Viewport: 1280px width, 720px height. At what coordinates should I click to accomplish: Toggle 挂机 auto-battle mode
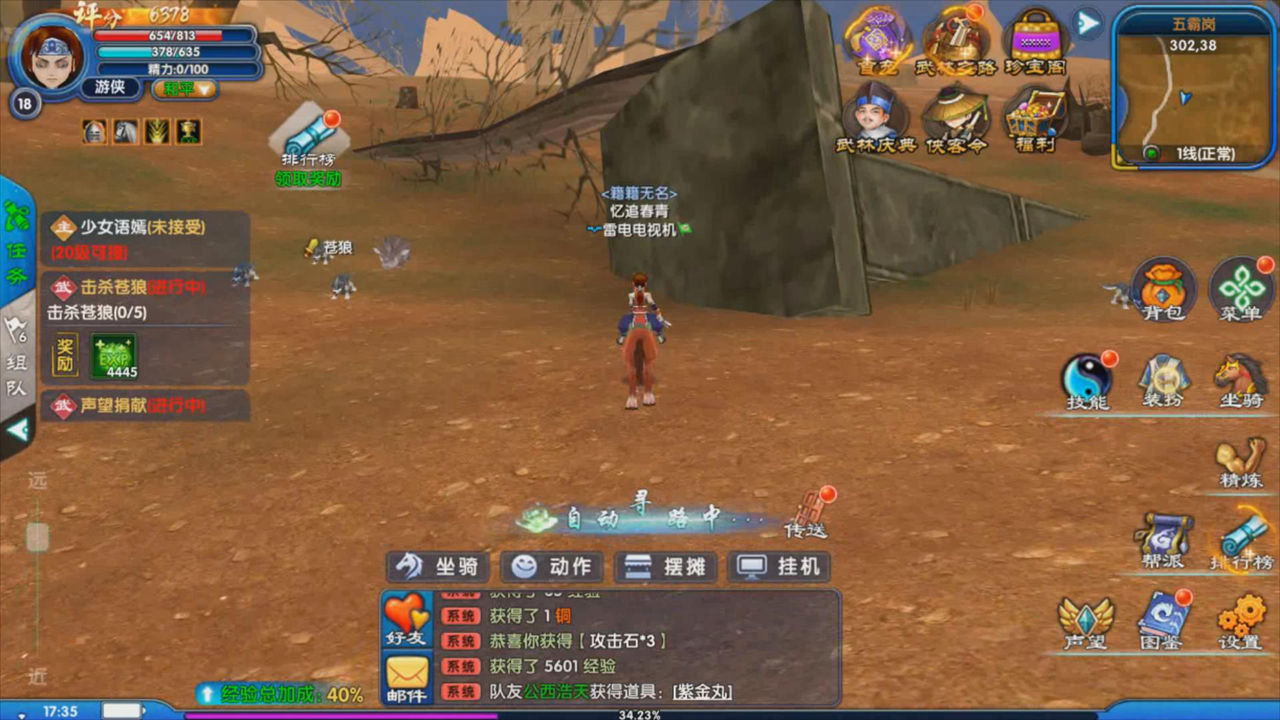click(x=780, y=567)
